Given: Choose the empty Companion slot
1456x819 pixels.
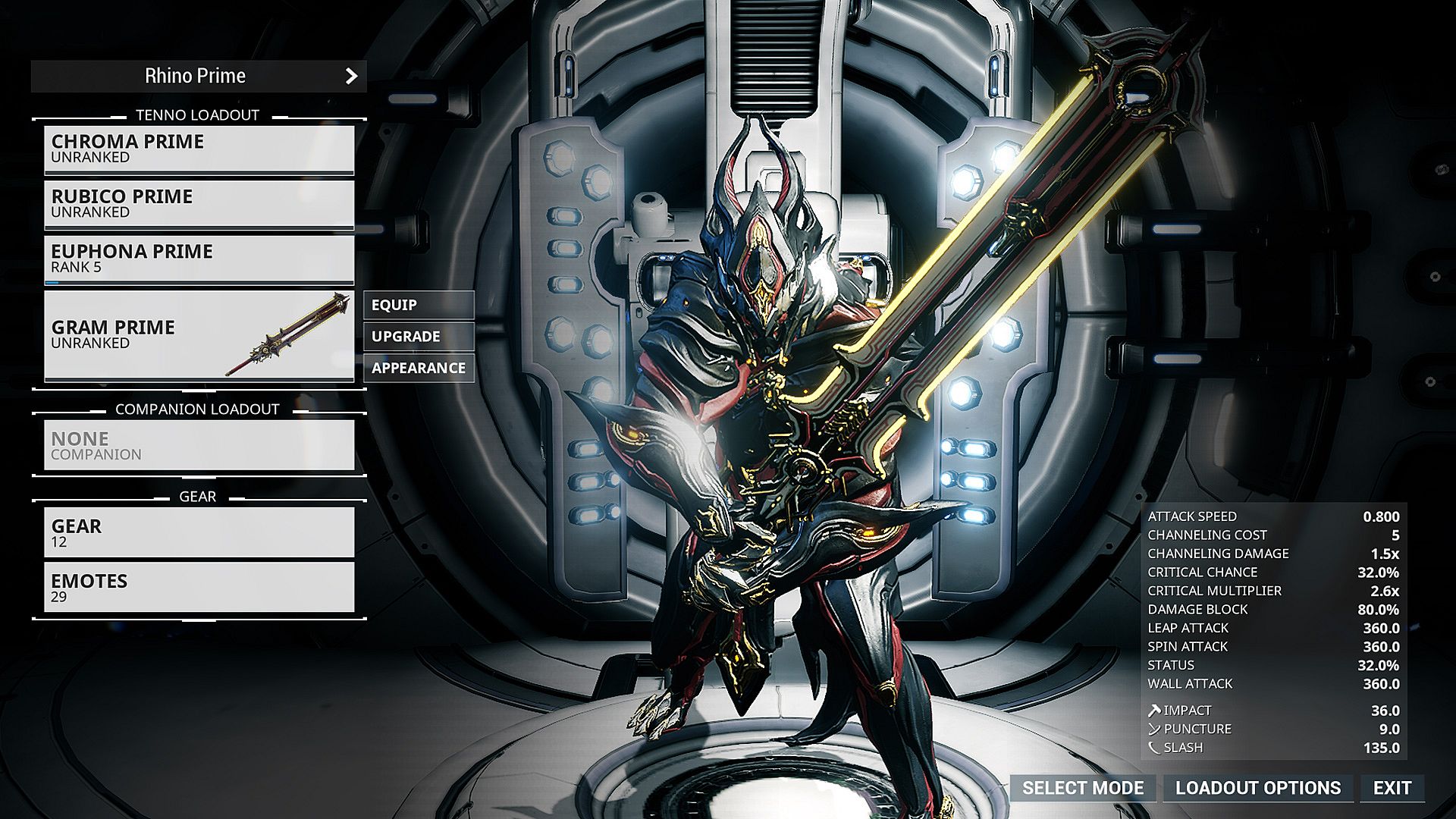Looking at the screenshot, I should click(199, 445).
